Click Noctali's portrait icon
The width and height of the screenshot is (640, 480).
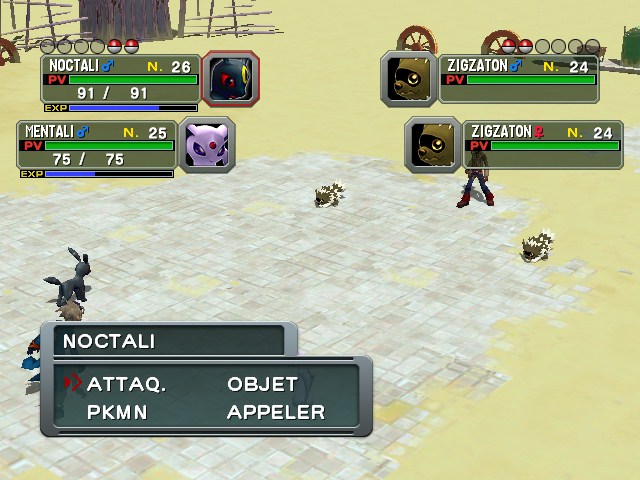[230, 78]
